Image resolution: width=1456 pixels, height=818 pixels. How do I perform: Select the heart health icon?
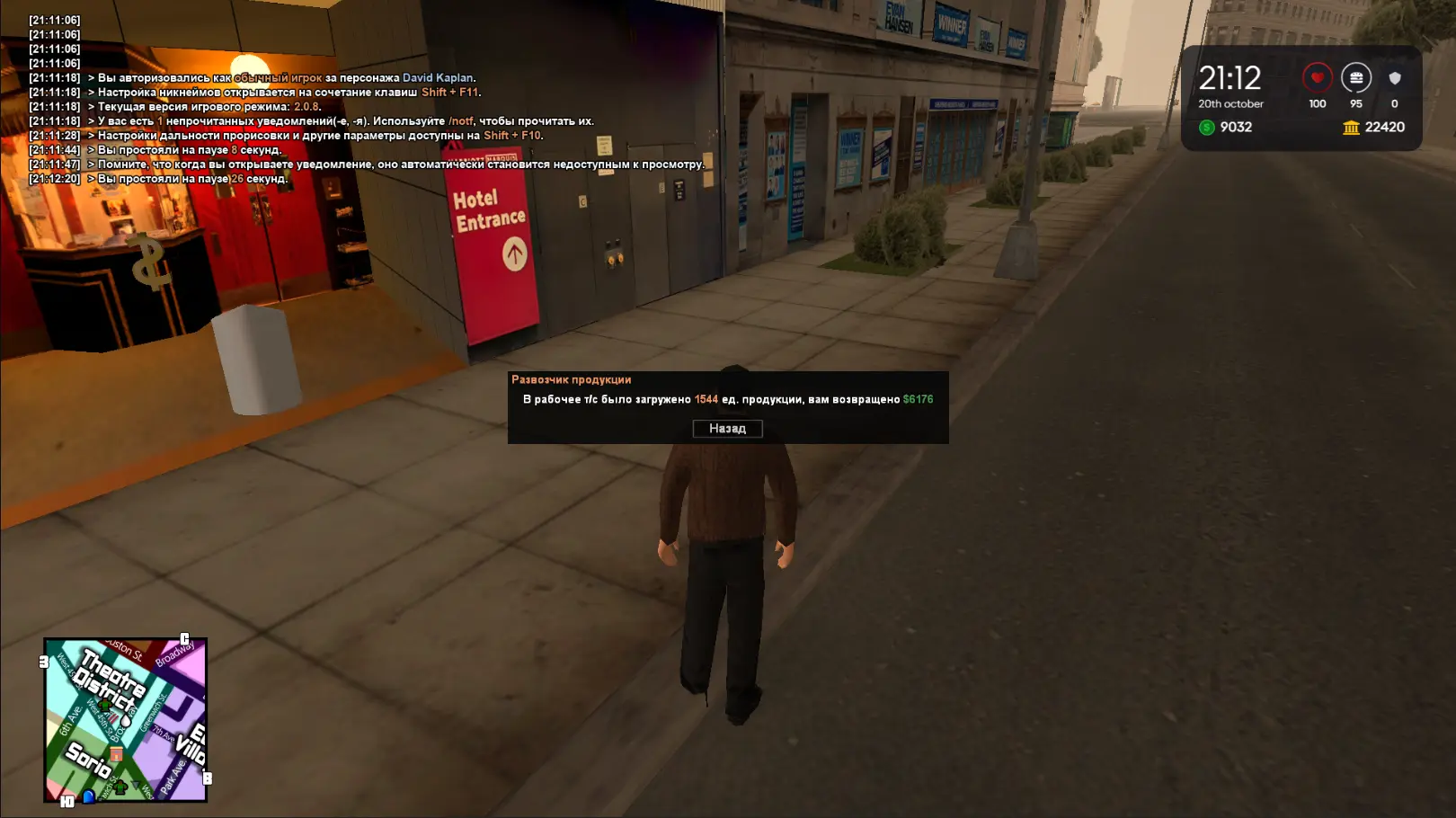1317,78
